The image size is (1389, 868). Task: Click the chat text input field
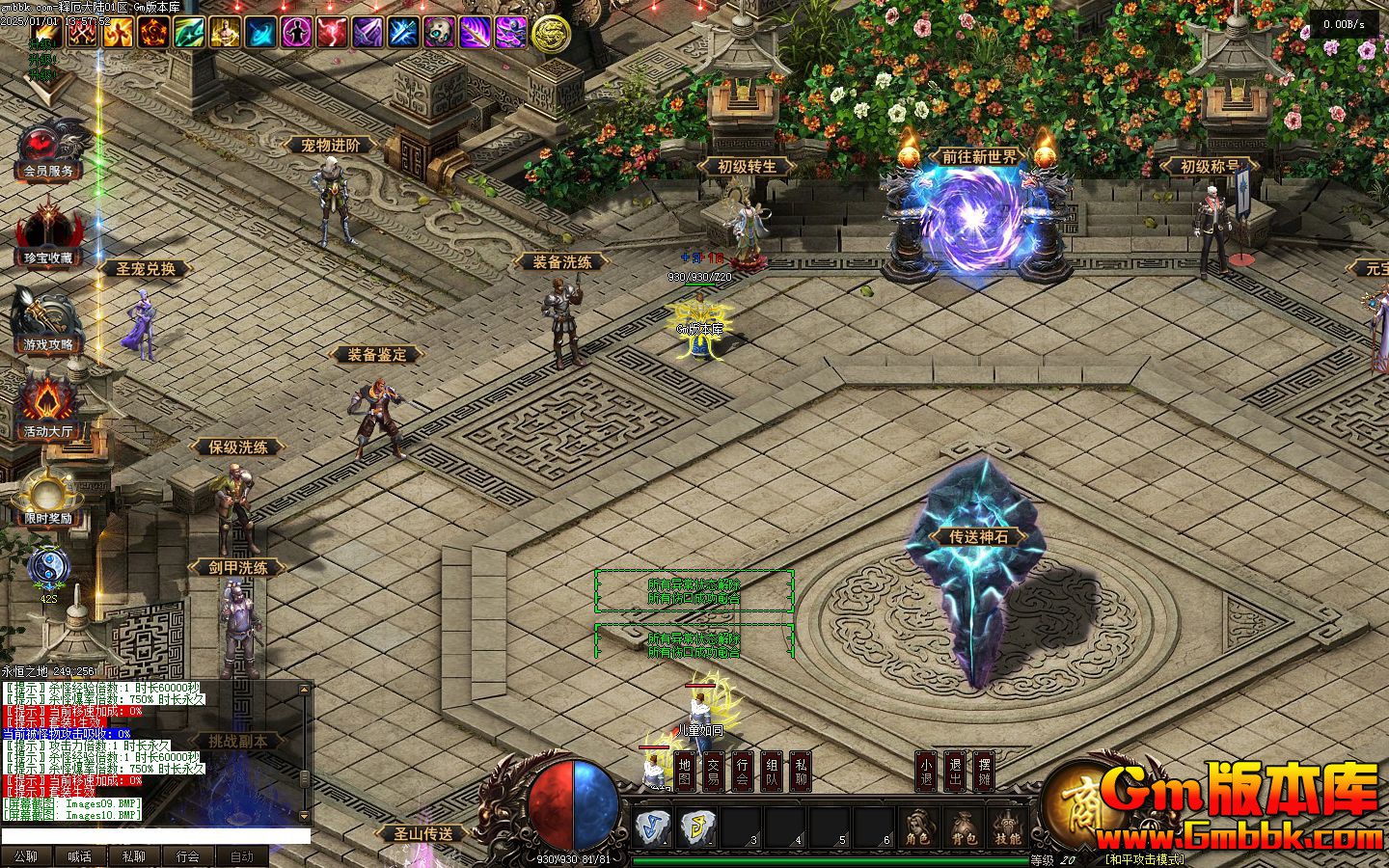coord(154,836)
